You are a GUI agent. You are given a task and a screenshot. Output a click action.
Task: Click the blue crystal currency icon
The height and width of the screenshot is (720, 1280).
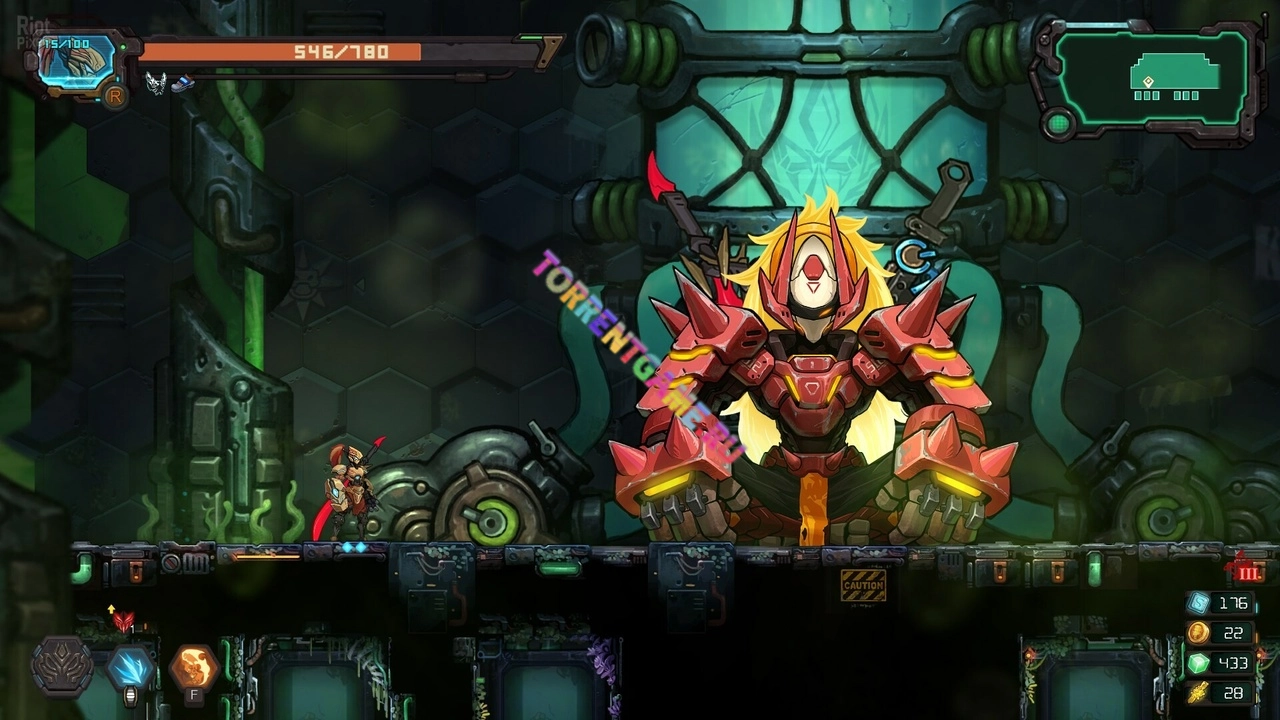click(1198, 603)
